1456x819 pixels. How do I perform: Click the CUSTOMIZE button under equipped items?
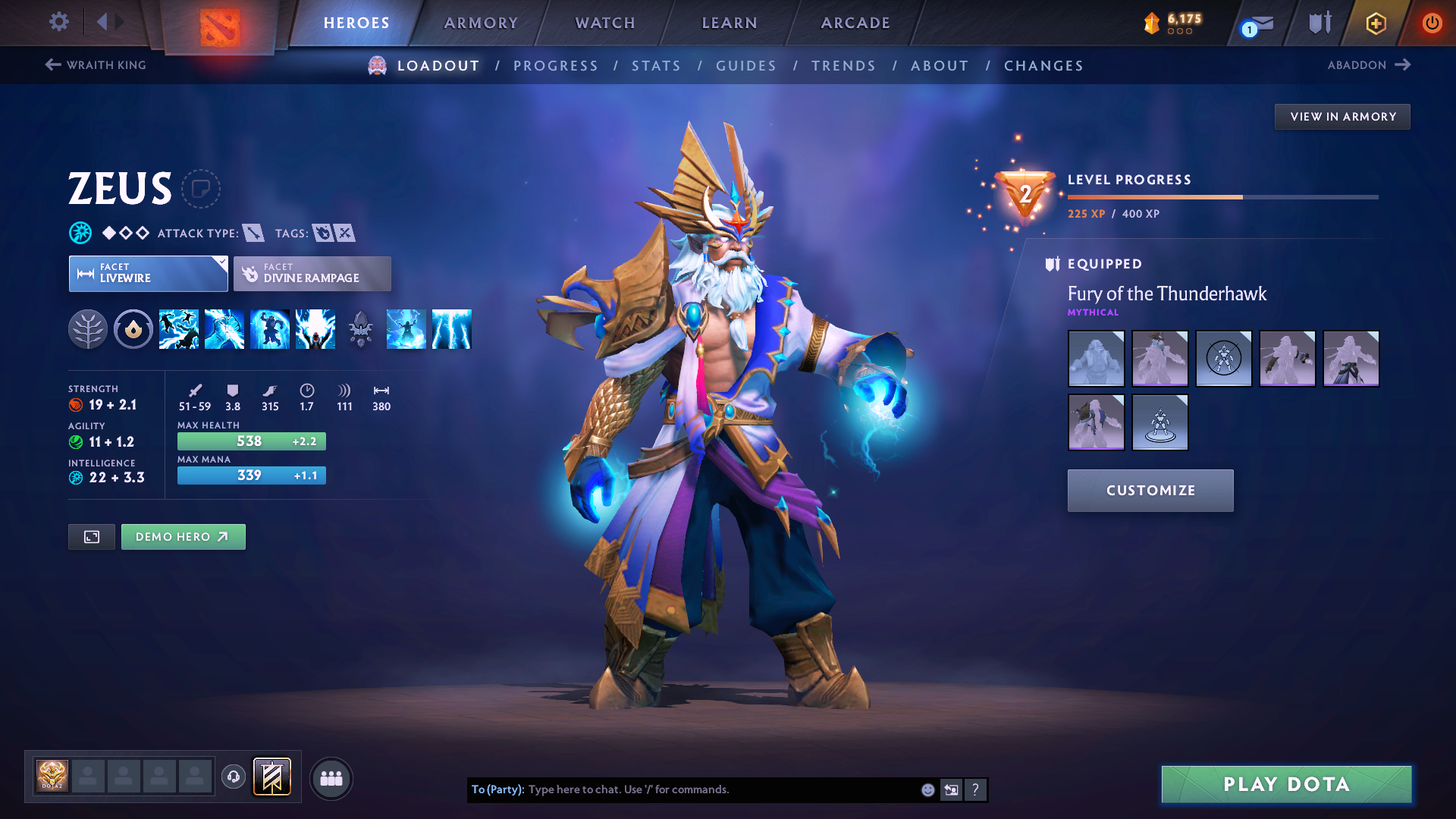point(1150,490)
